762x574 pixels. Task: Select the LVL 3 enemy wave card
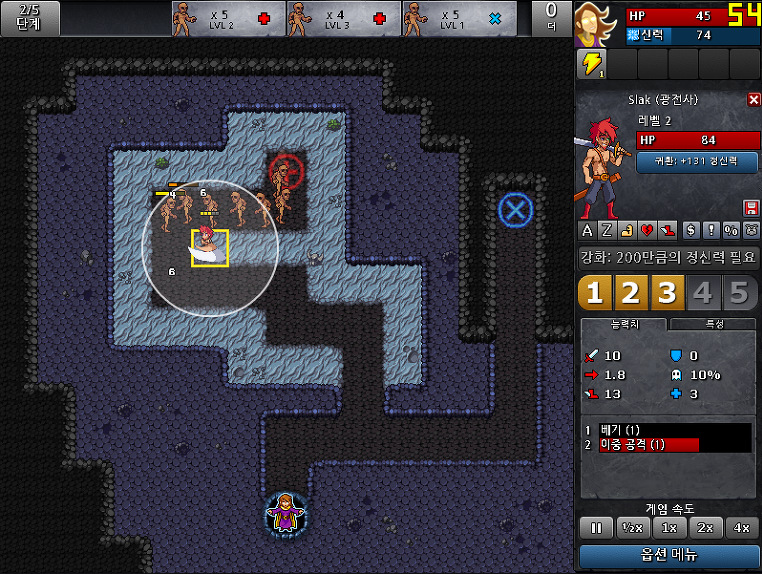(344, 18)
